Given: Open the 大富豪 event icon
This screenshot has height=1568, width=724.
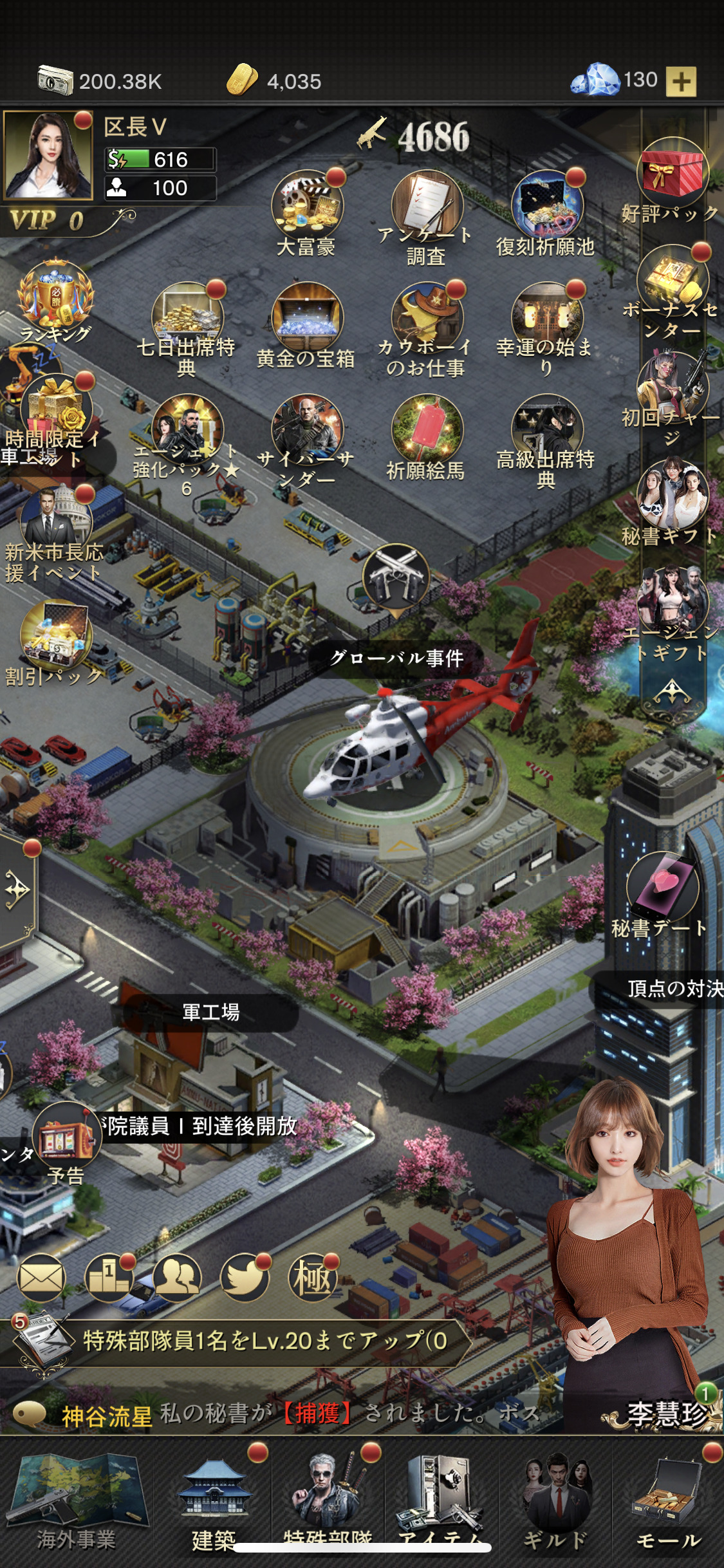Looking at the screenshot, I should point(307,205).
